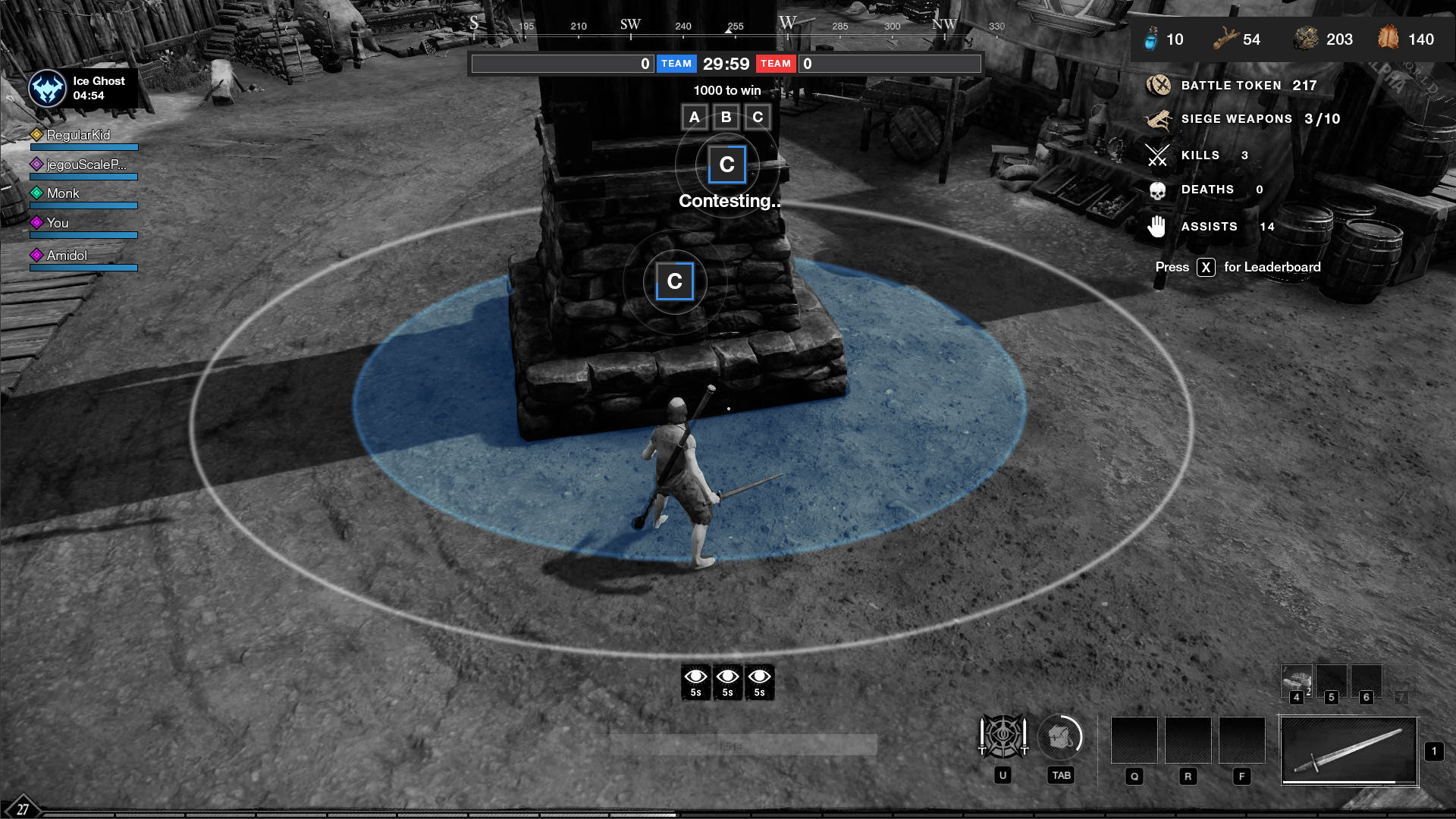Screen dimensions: 1456x819
Task: Open the inventory bag icon
Action: tap(1059, 736)
